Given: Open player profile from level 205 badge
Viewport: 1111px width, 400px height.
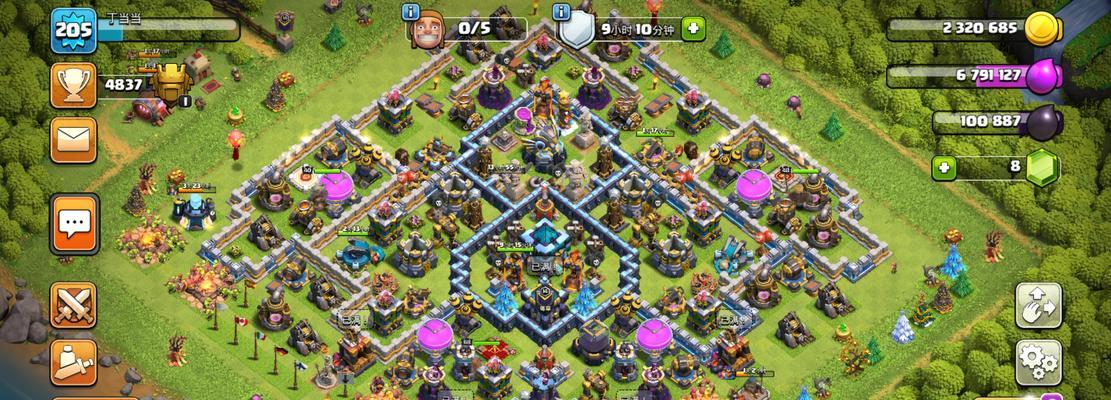Looking at the screenshot, I should (x=73, y=30).
